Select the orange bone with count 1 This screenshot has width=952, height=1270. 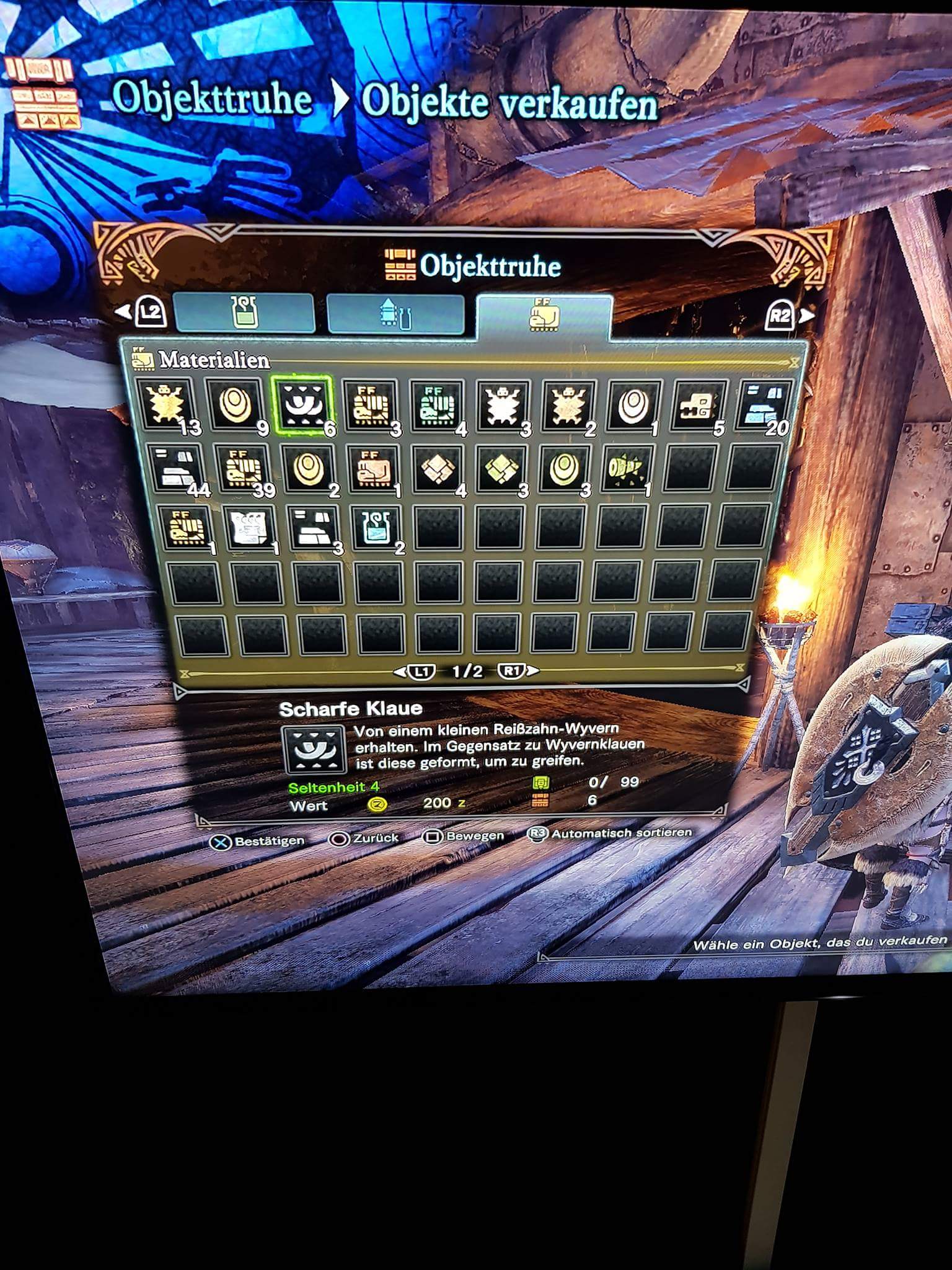pos(372,469)
